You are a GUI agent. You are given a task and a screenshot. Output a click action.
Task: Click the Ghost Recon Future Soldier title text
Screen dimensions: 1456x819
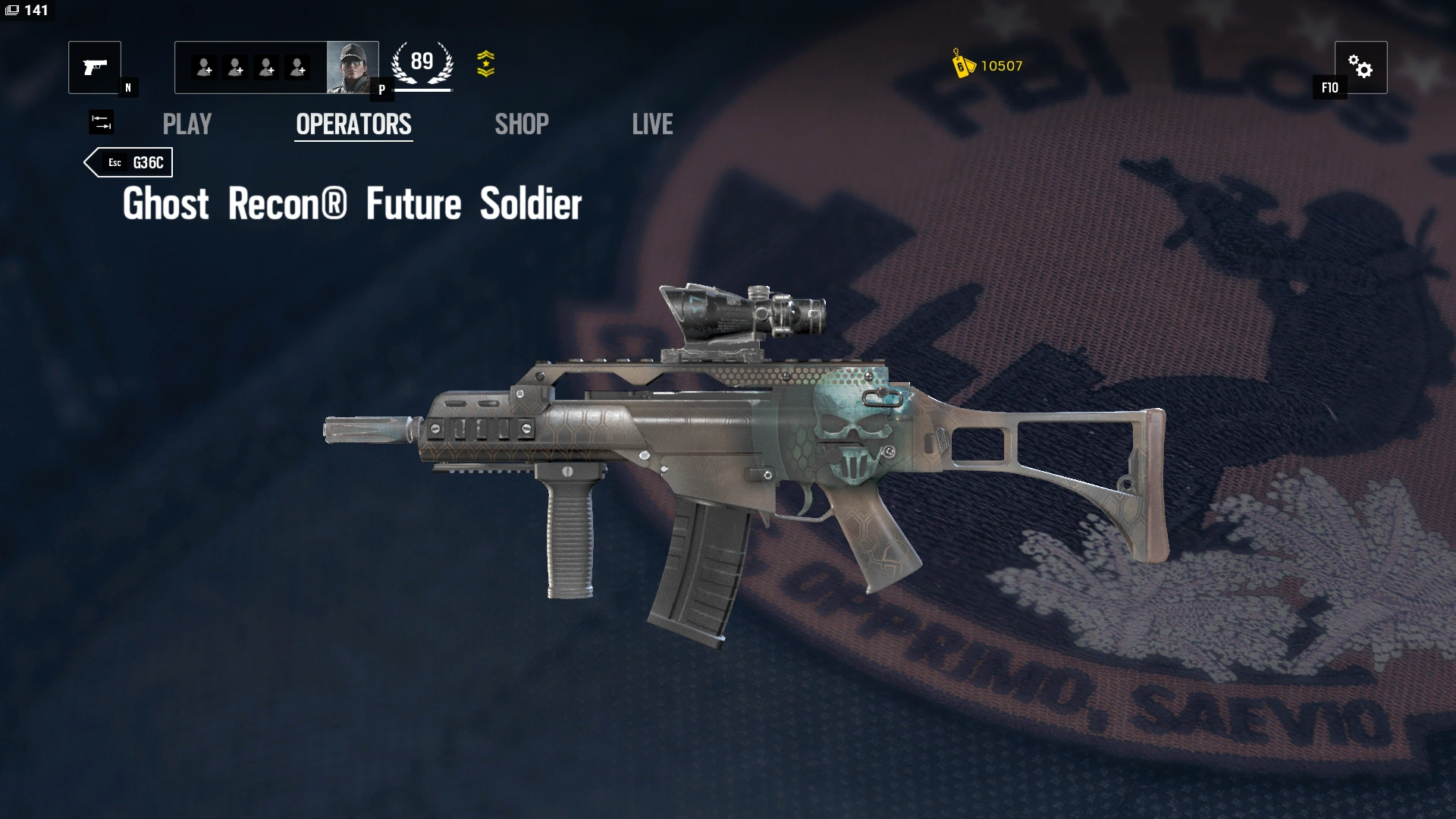pyautogui.click(x=351, y=203)
